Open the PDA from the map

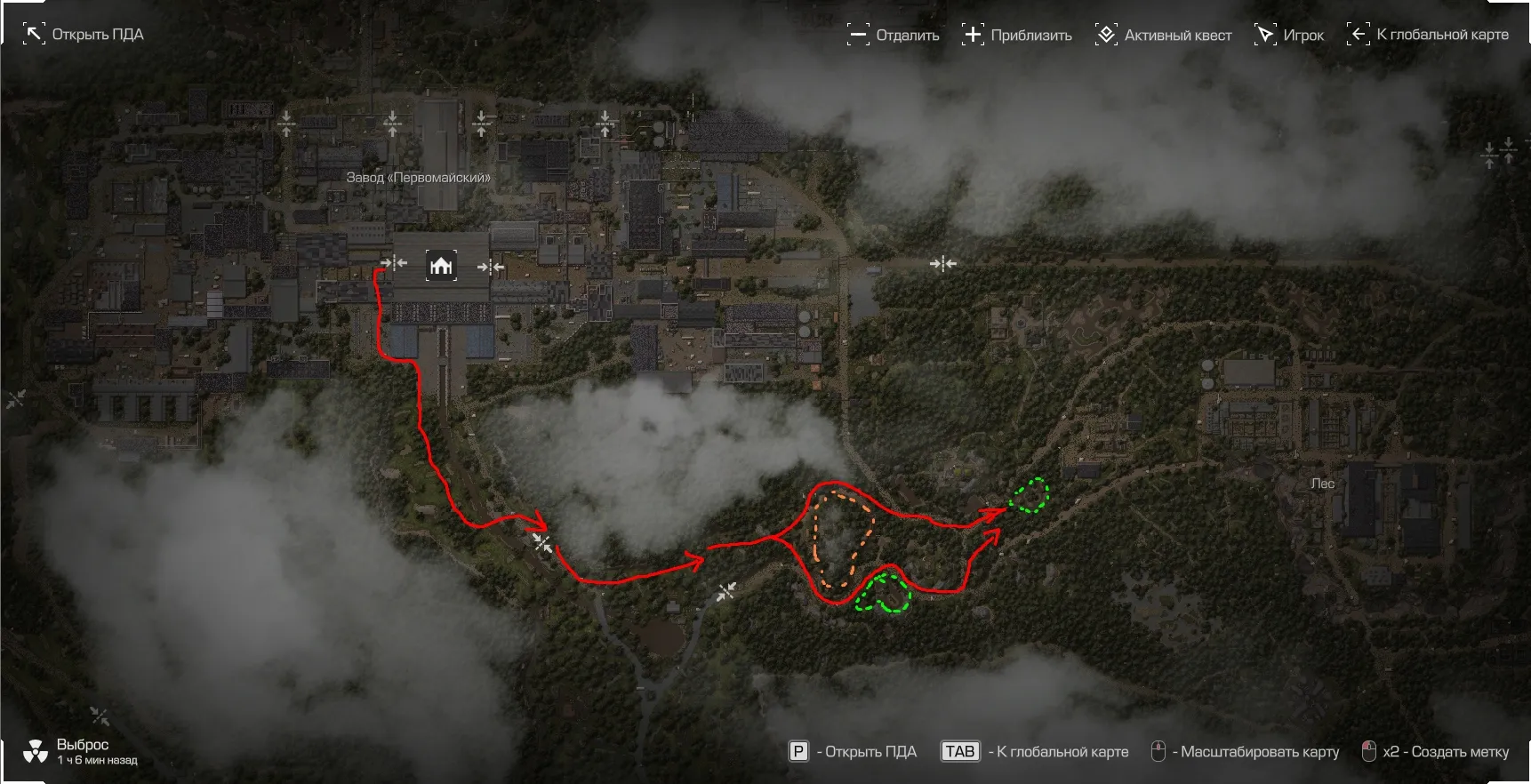(83, 35)
